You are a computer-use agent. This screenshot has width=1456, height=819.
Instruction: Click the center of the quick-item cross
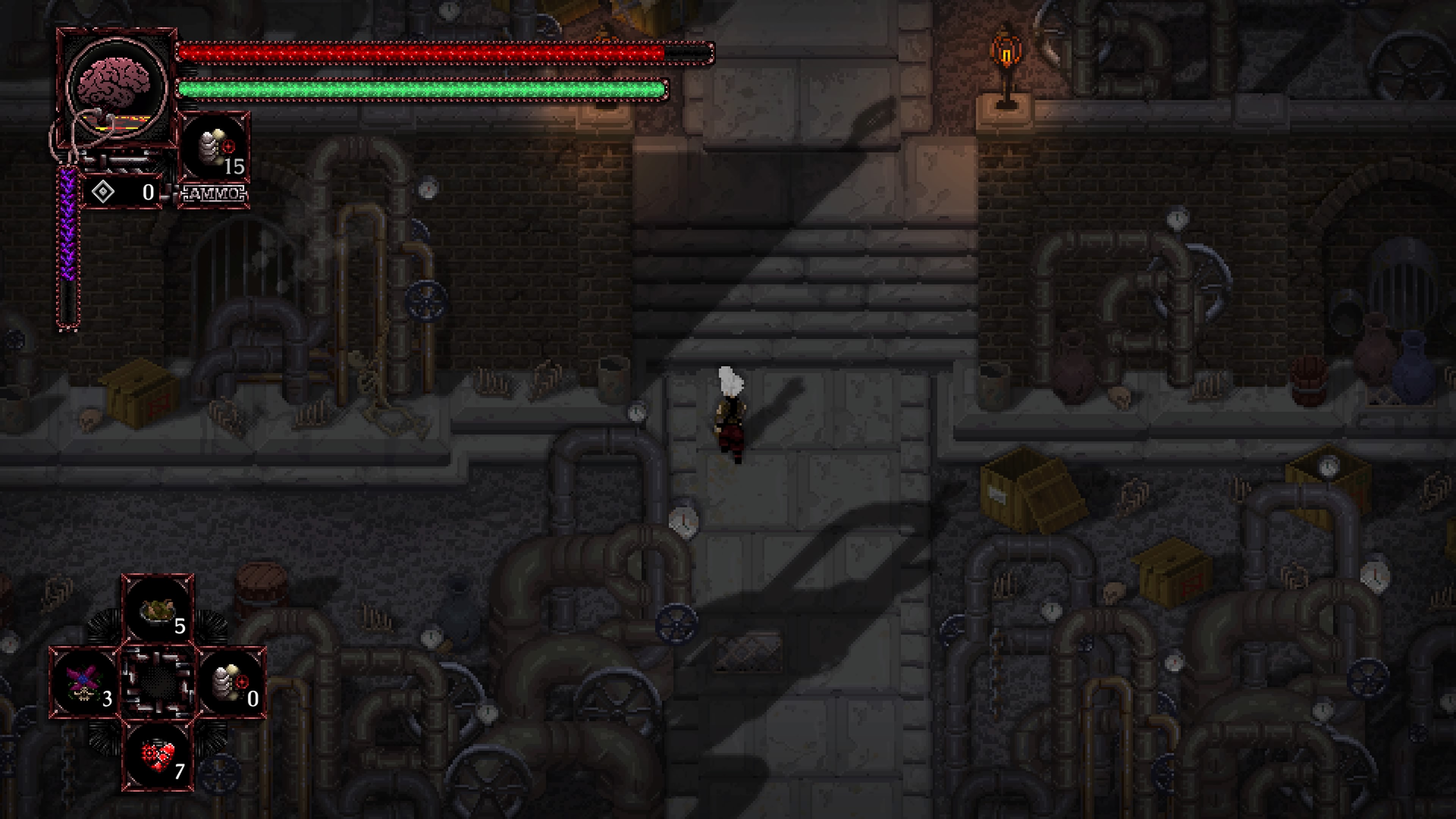coord(158,683)
